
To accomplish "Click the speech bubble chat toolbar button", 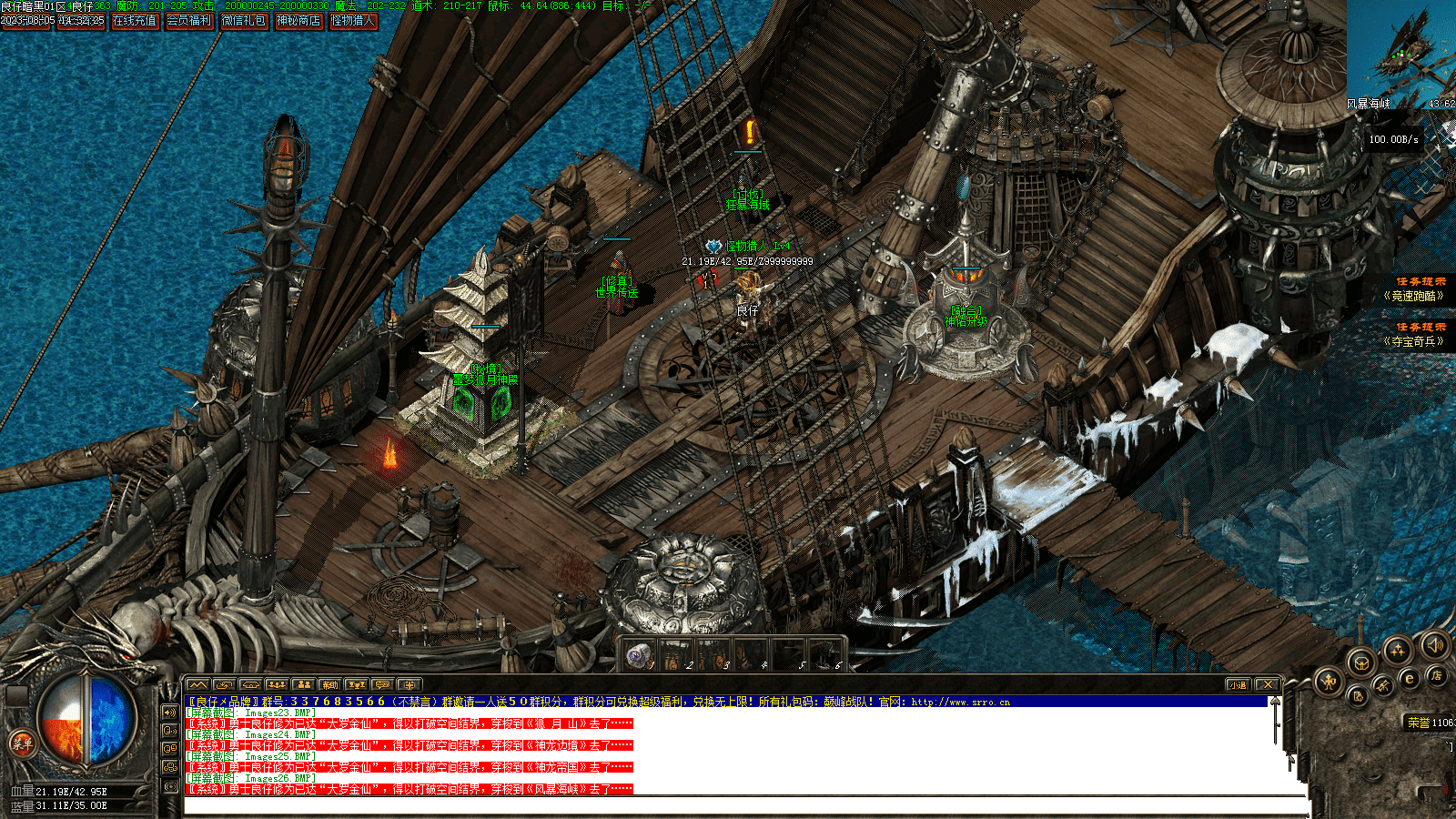I will click(382, 685).
